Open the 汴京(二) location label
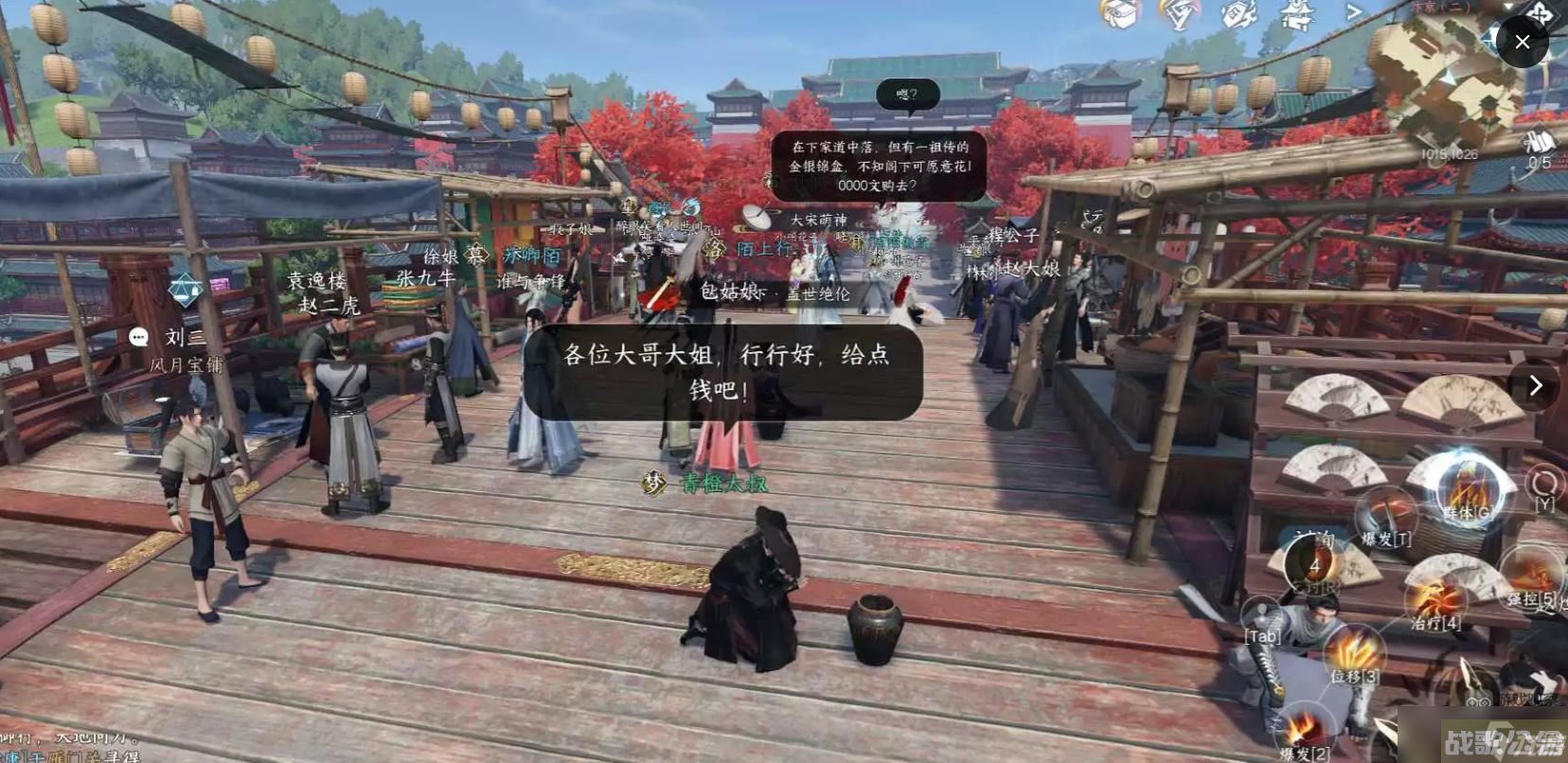1568x763 pixels. pyautogui.click(x=1438, y=7)
